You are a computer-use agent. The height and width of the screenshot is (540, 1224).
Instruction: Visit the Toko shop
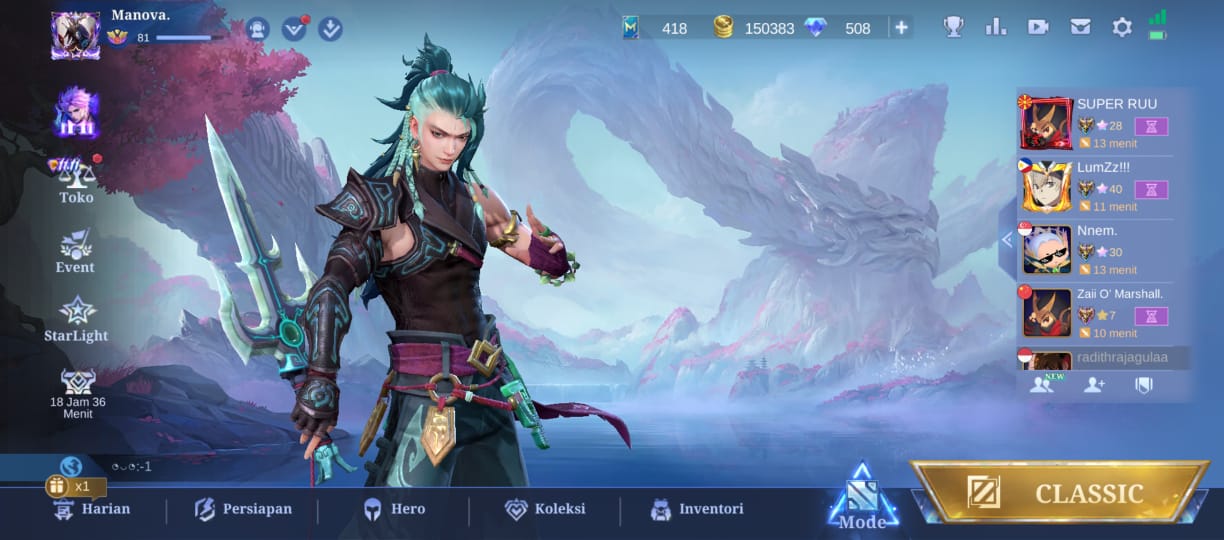76,181
